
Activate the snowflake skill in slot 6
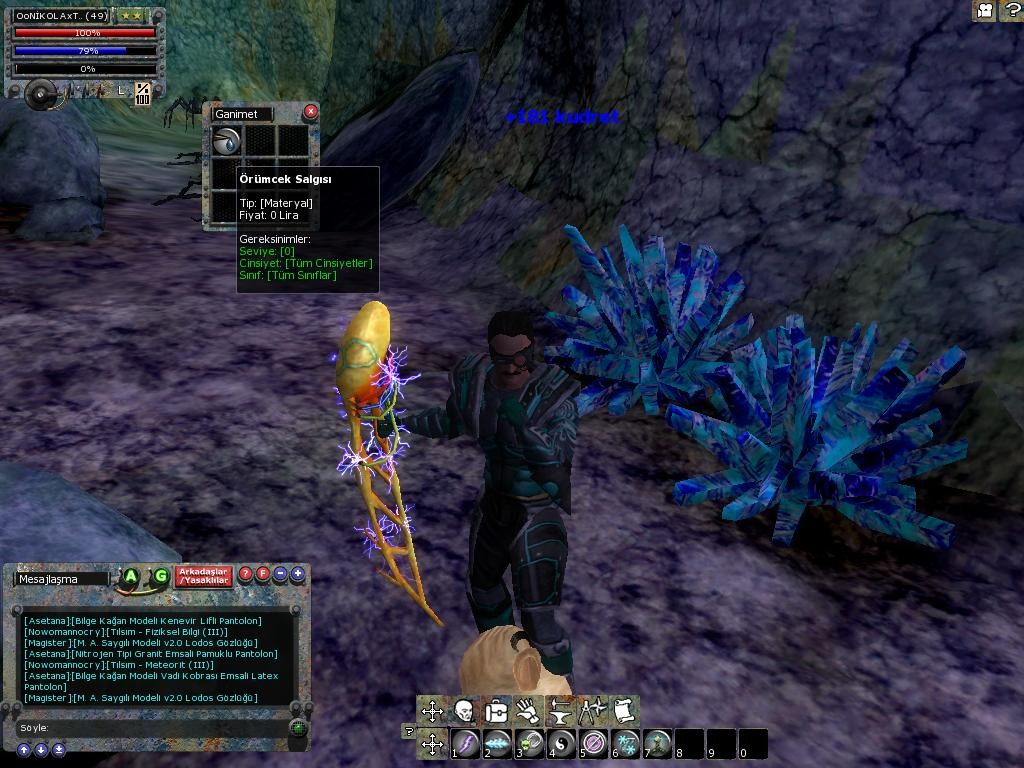[625, 744]
